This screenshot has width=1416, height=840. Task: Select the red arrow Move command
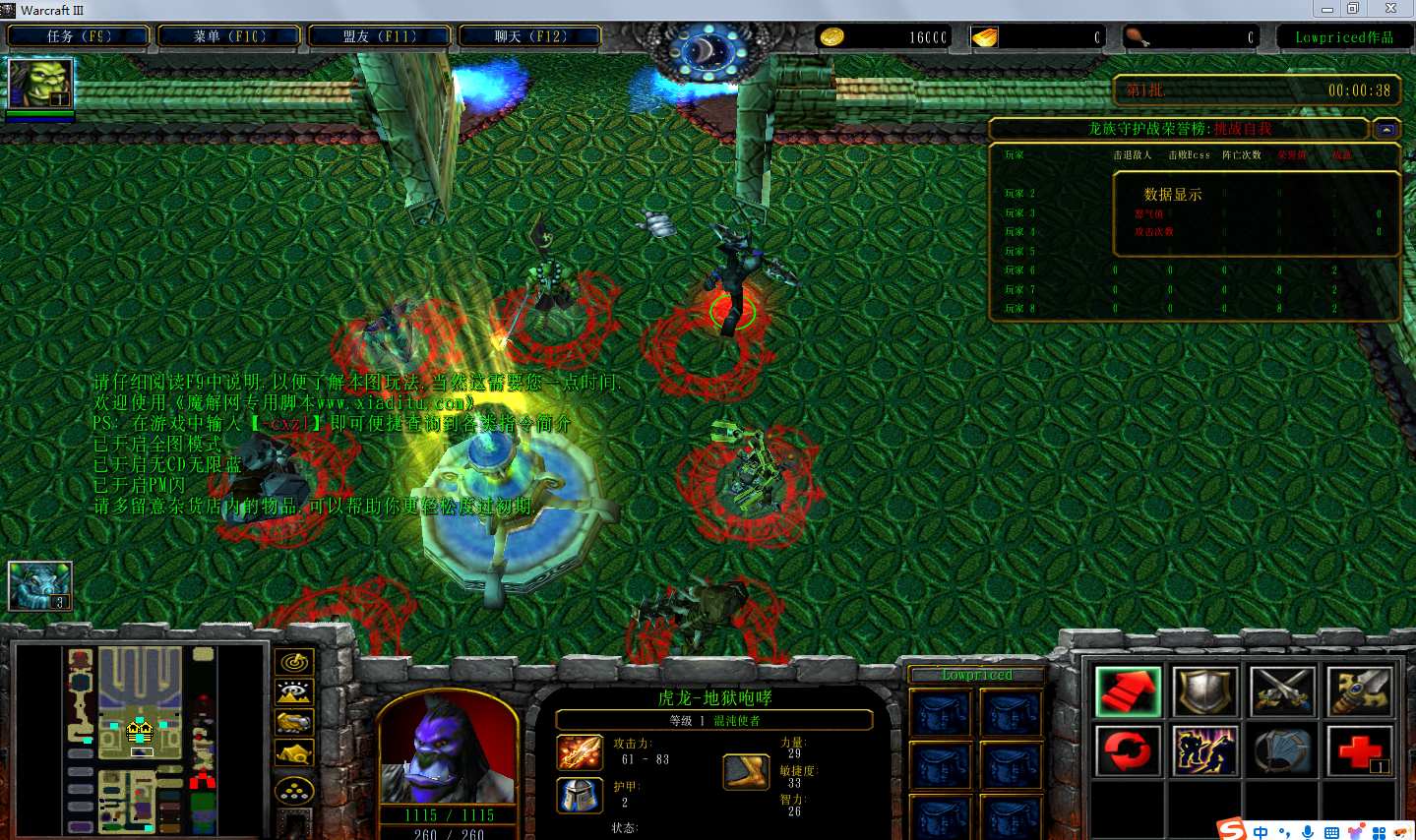[1128, 691]
